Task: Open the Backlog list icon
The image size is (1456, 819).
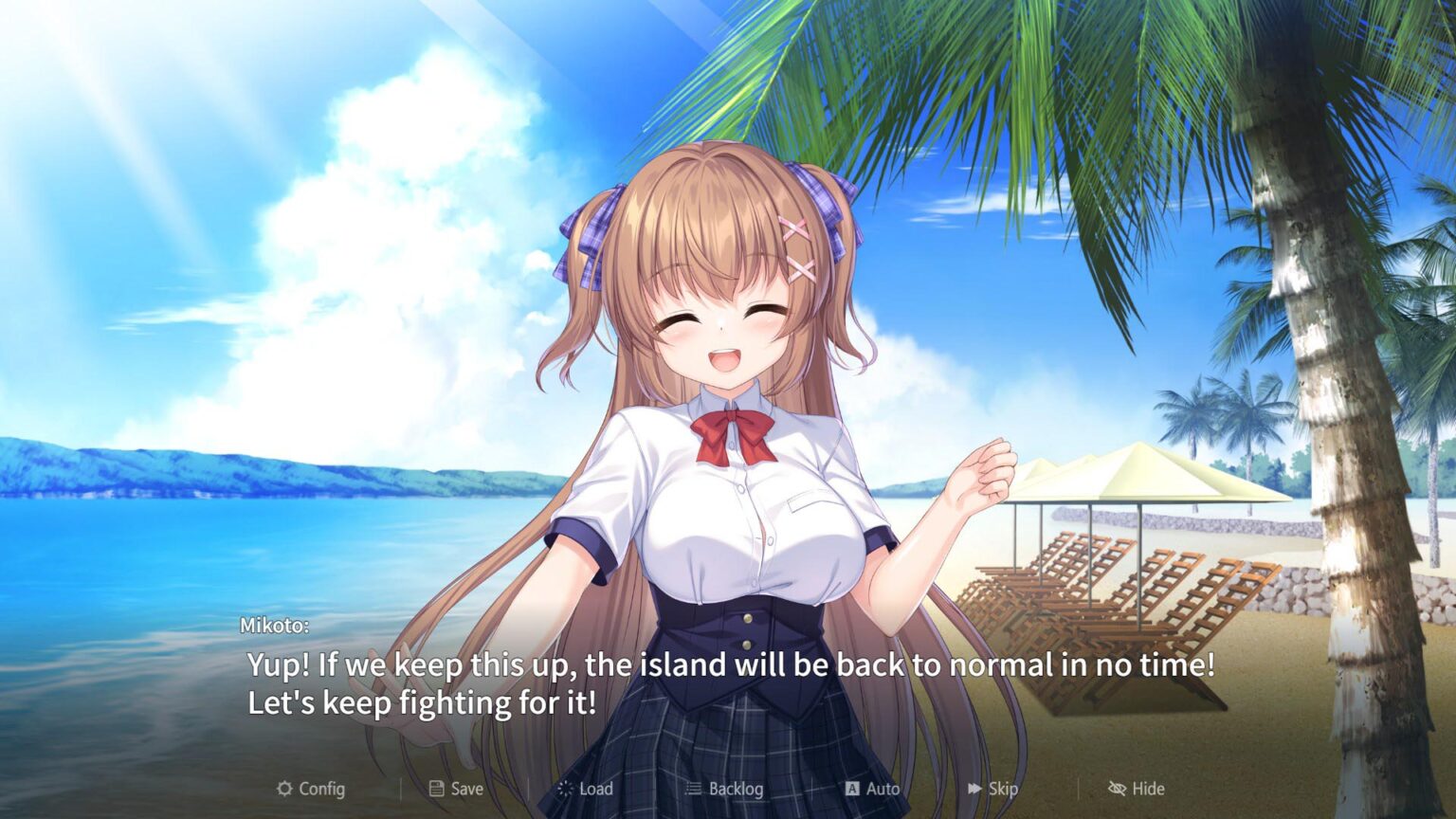Action: 693,788
